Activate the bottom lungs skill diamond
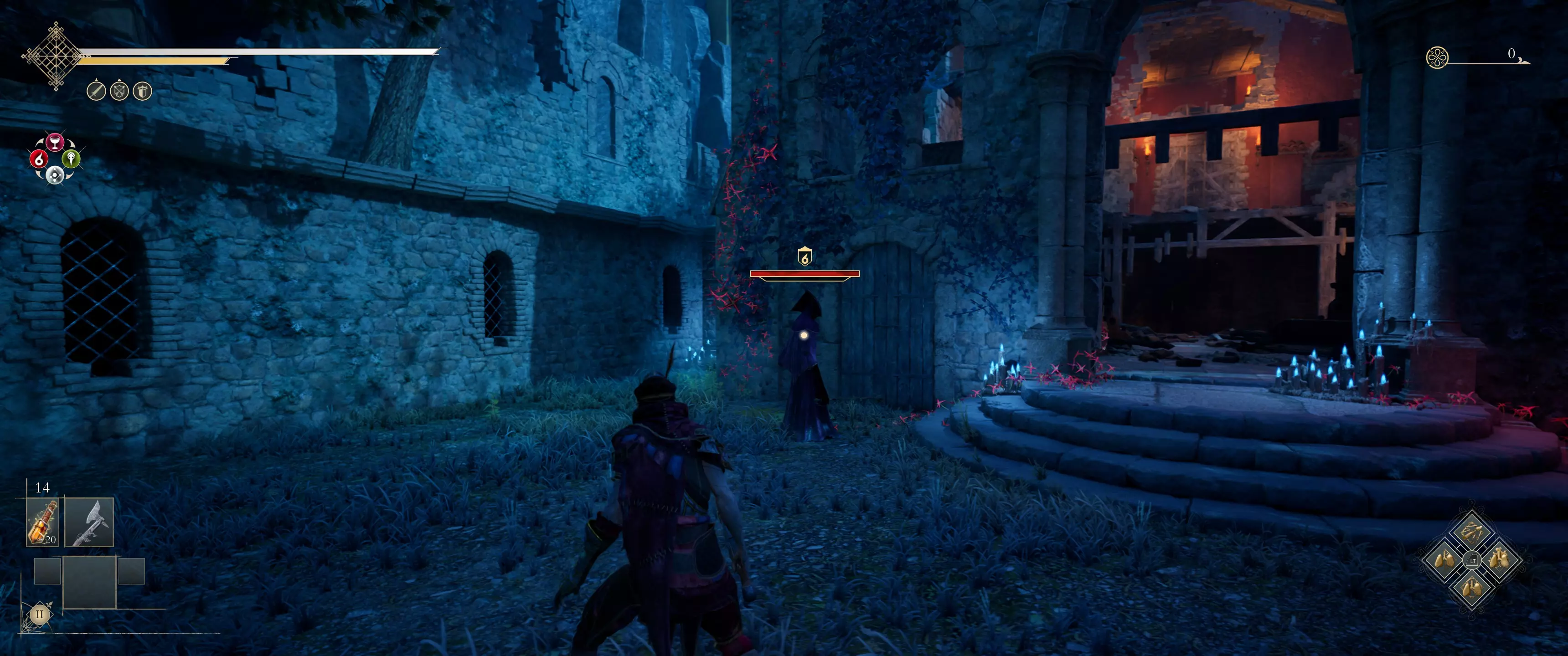The width and height of the screenshot is (1568, 656). pyautogui.click(x=1472, y=588)
